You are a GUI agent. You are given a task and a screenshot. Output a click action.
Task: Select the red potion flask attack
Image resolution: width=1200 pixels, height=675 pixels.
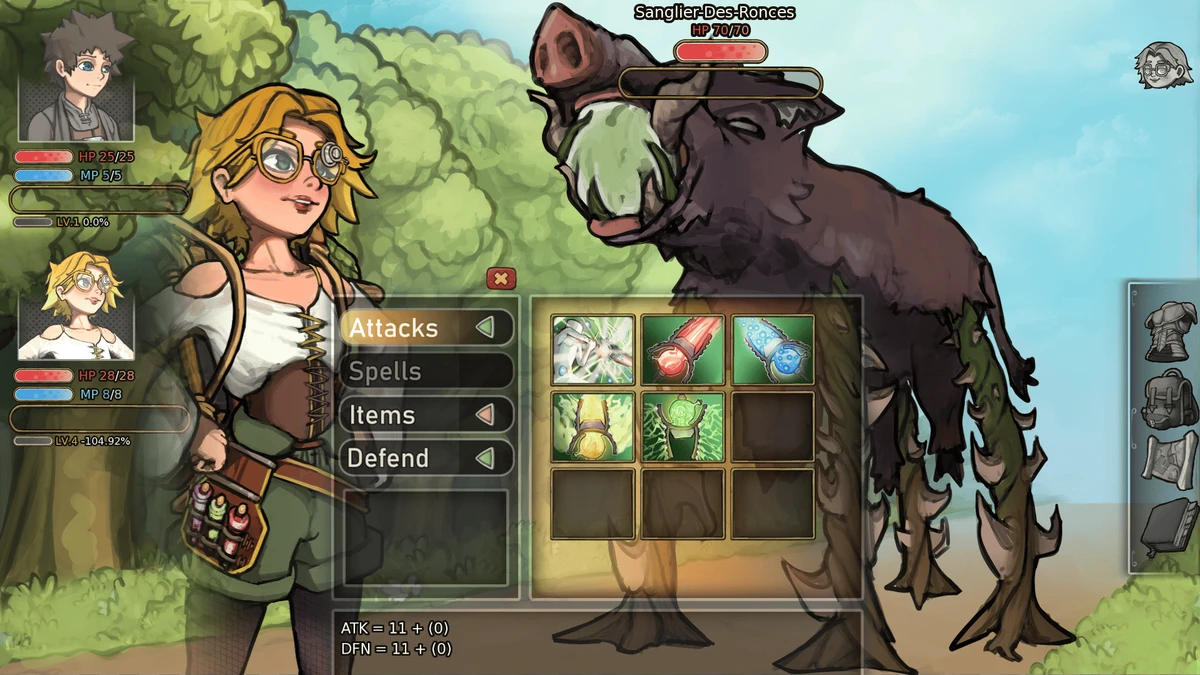tap(683, 350)
